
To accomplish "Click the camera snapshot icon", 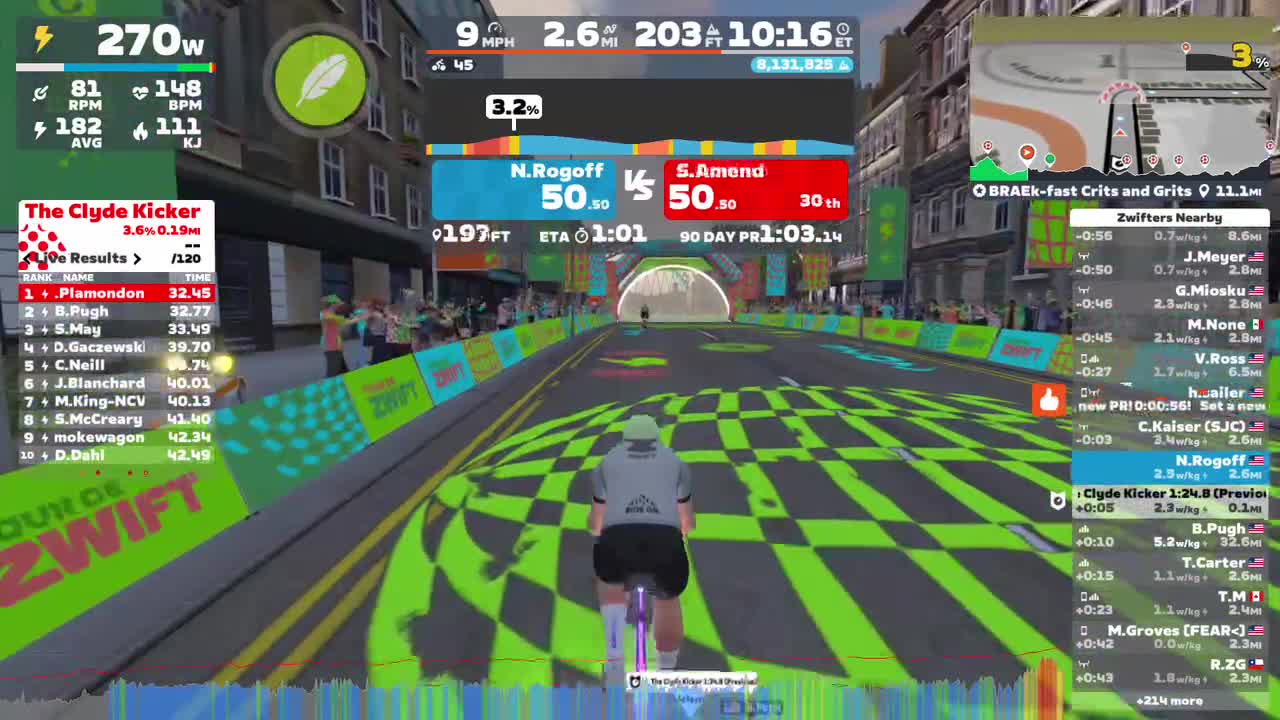I will pos(1057,501).
